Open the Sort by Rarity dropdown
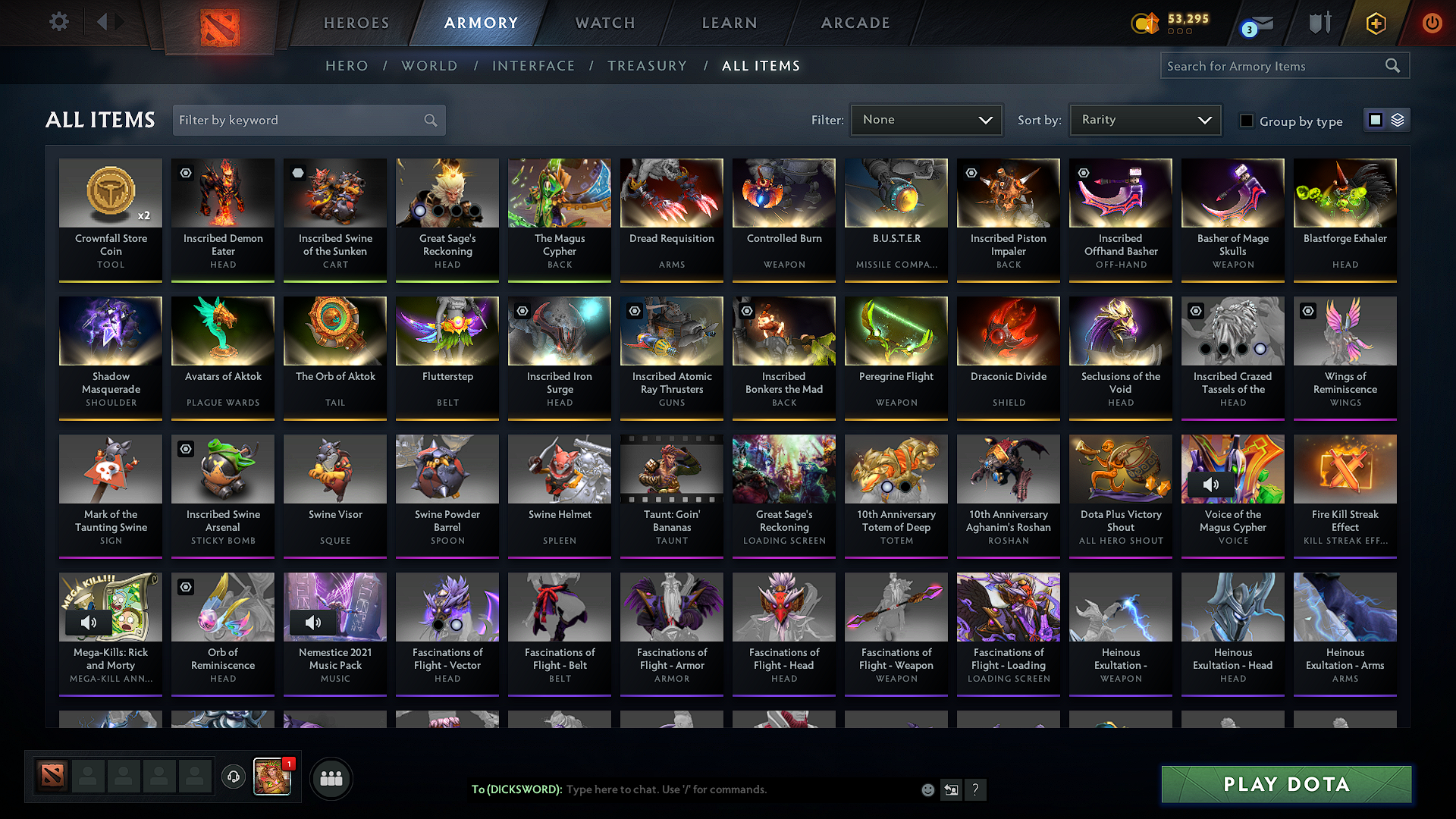The image size is (1456, 819). (x=1145, y=119)
